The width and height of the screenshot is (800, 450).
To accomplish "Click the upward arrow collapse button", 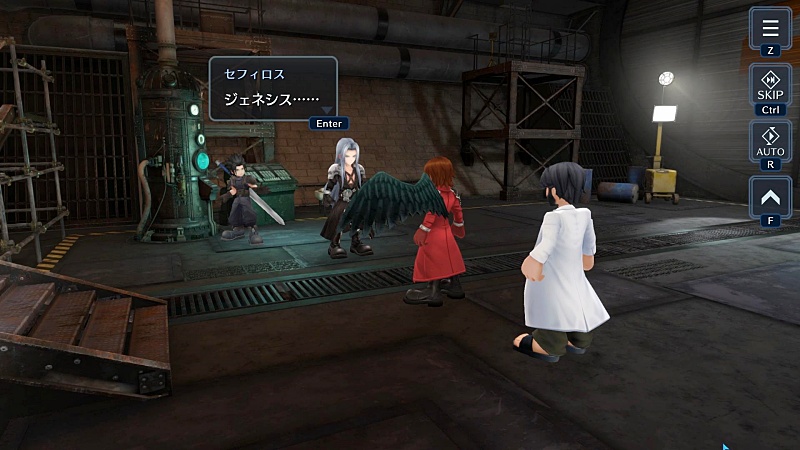I will [770, 197].
